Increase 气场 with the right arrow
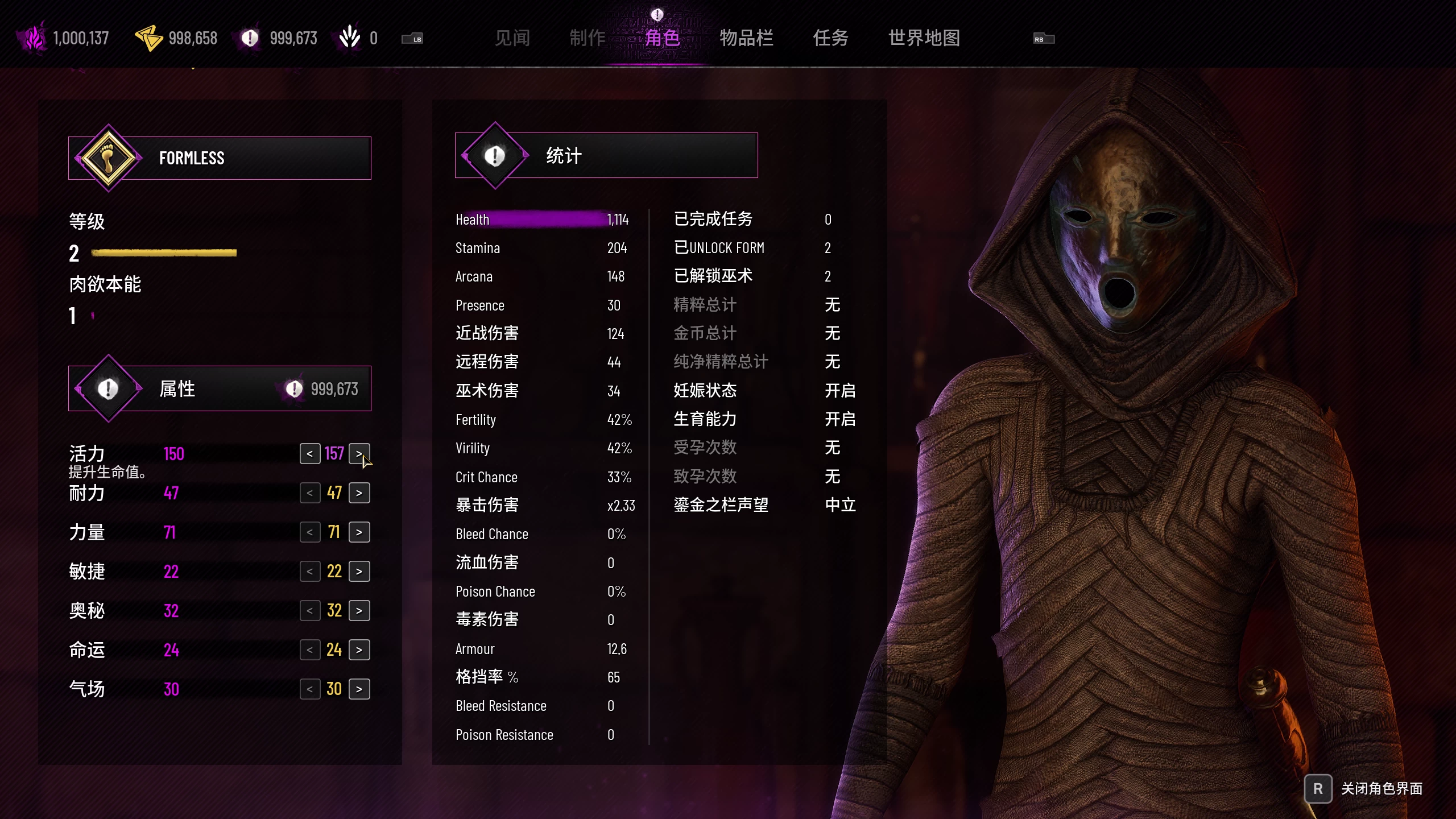The image size is (1456, 819). coord(360,688)
